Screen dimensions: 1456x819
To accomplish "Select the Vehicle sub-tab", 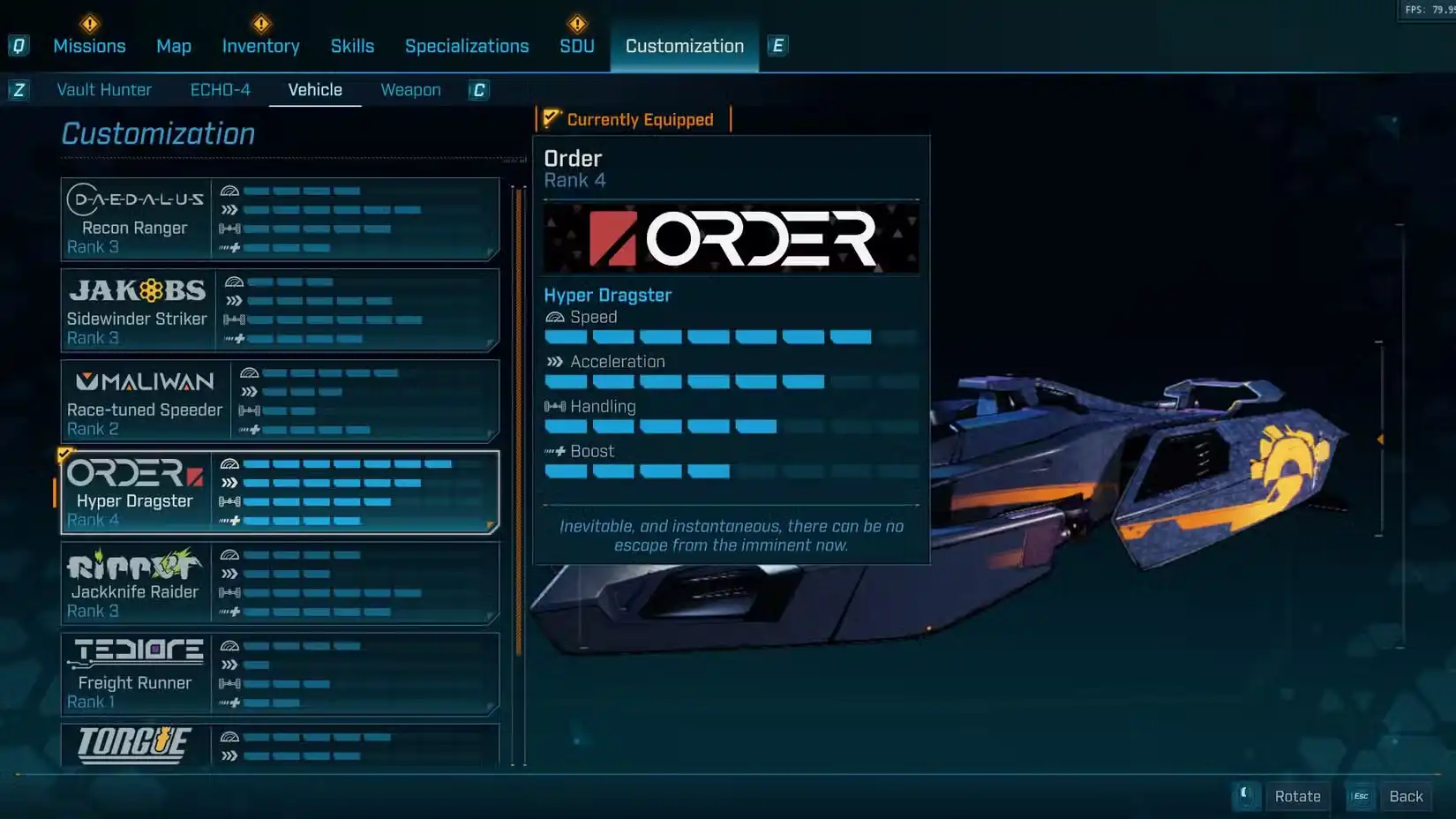I will [315, 90].
